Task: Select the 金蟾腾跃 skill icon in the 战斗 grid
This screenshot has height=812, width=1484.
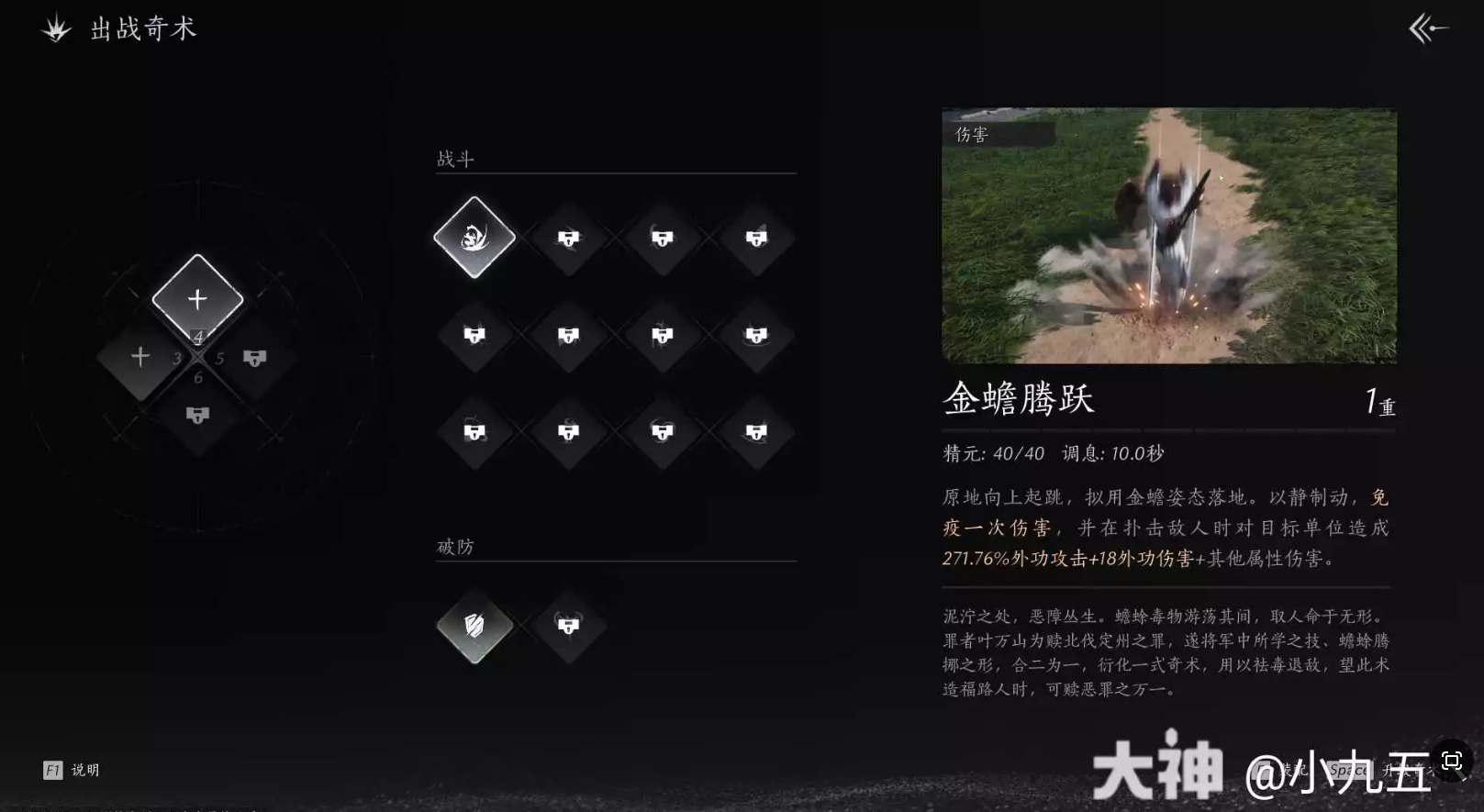Action: click(x=474, y=239)
